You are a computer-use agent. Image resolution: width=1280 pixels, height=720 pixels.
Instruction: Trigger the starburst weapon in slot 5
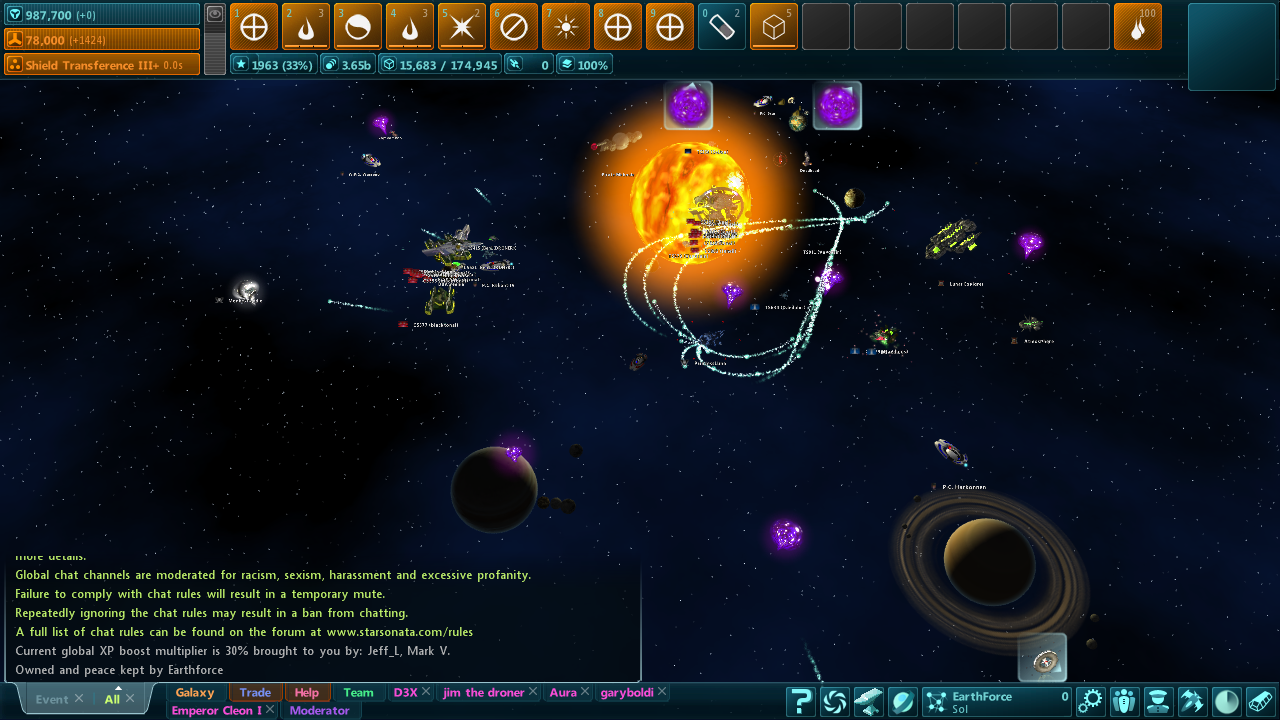(462, 27)
